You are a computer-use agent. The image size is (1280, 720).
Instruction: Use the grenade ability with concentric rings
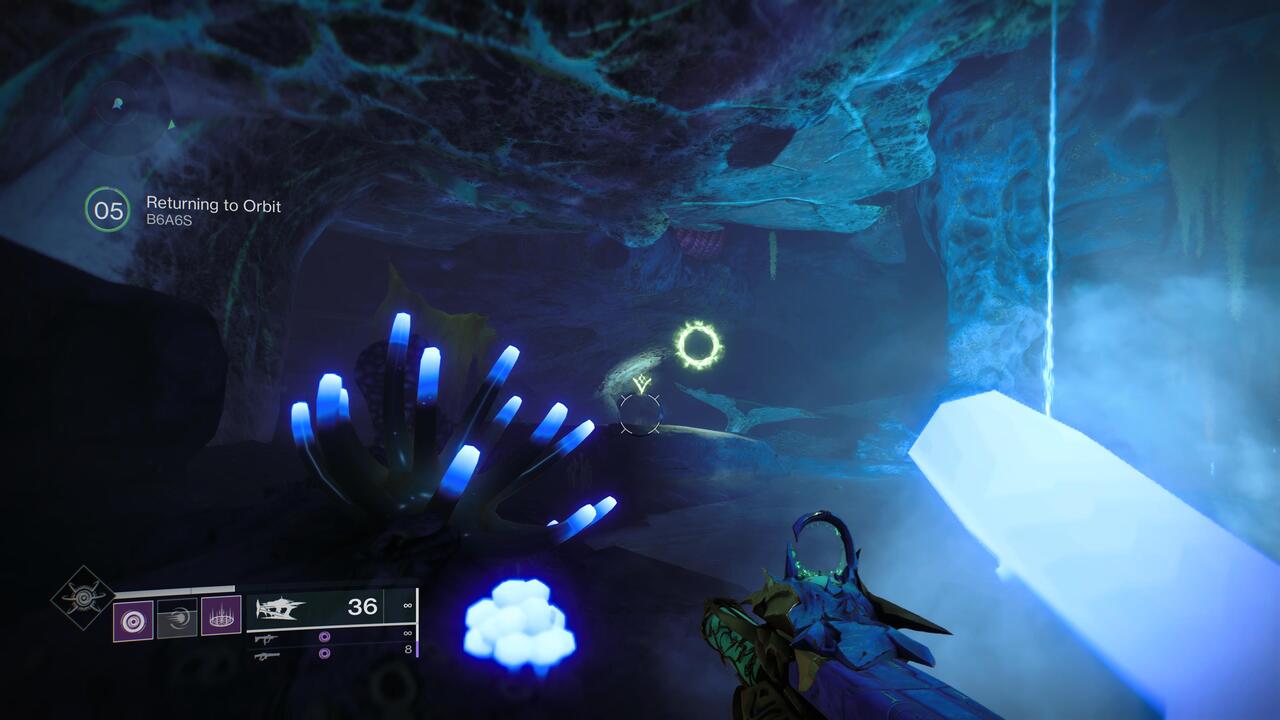point(133,619)
